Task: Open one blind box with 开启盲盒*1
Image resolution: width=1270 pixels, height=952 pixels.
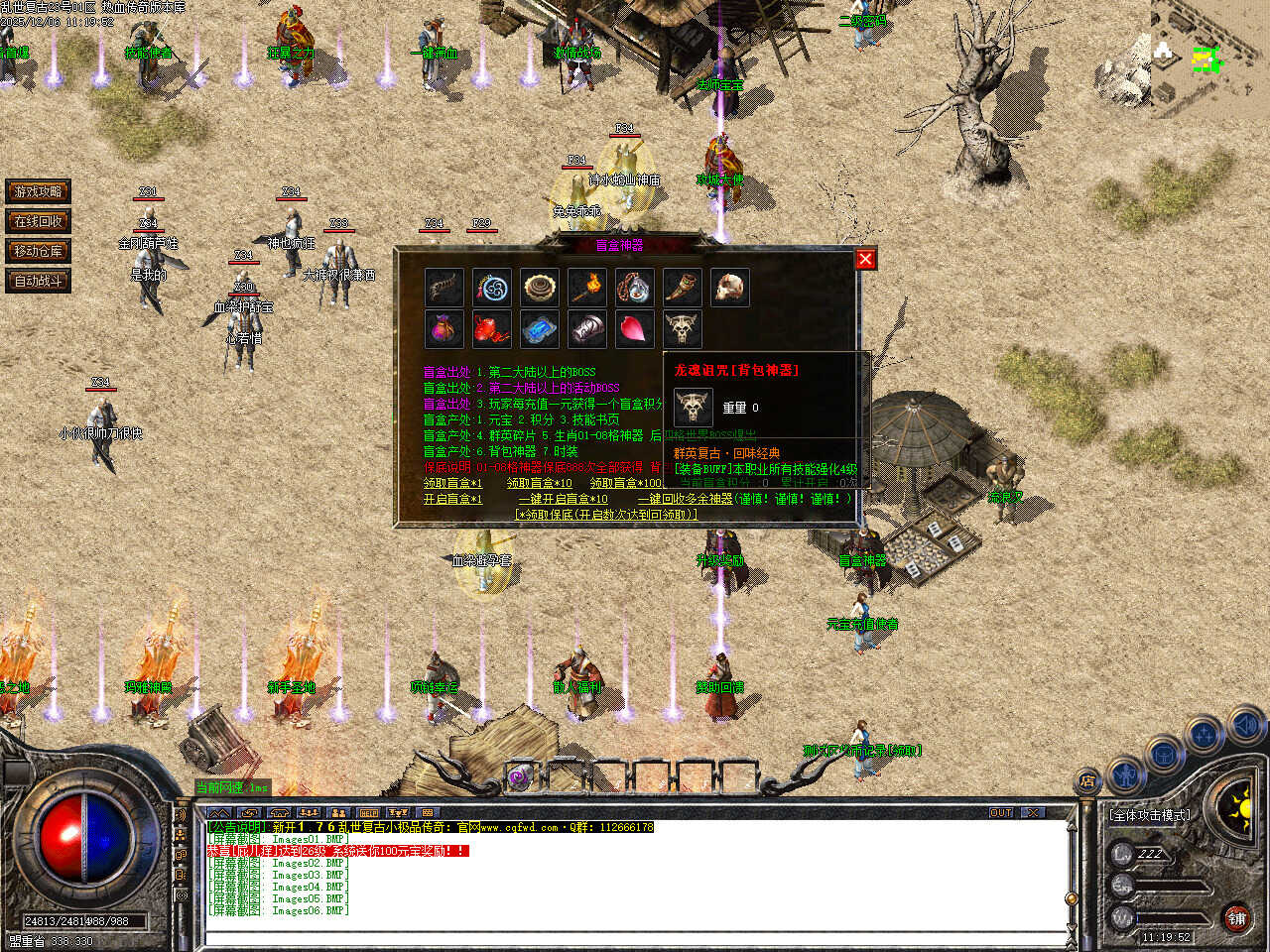Action: coord(452,499)
